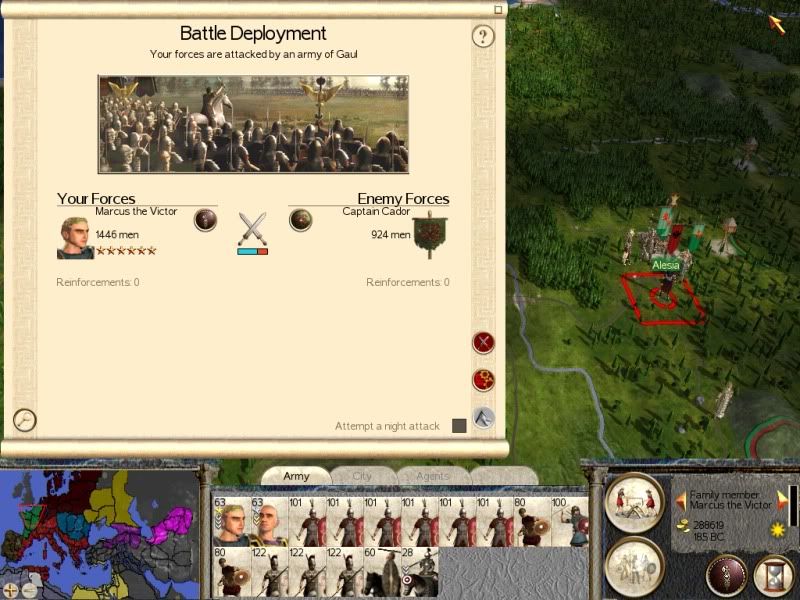Screen dimensions: 800x600
Task: Select the 28-man unit card
Action: click(419, 572)
